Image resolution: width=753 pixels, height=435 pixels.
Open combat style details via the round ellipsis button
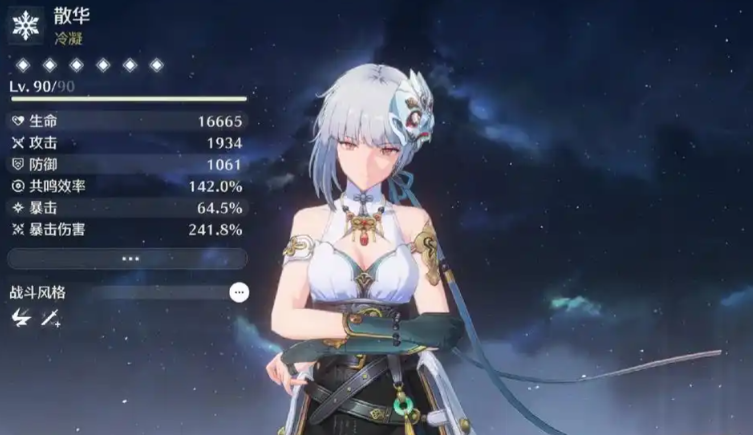(x=238, y=292)
